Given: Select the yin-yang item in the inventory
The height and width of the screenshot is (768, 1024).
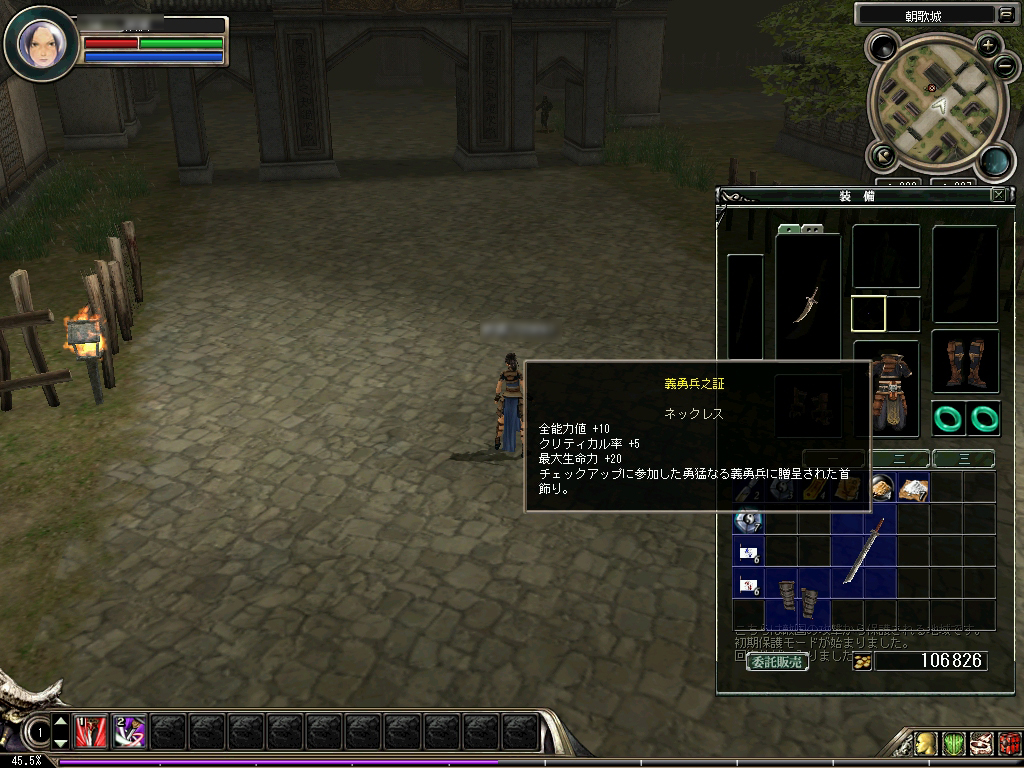Looking at the screenshot, I should tap(748, 520).
